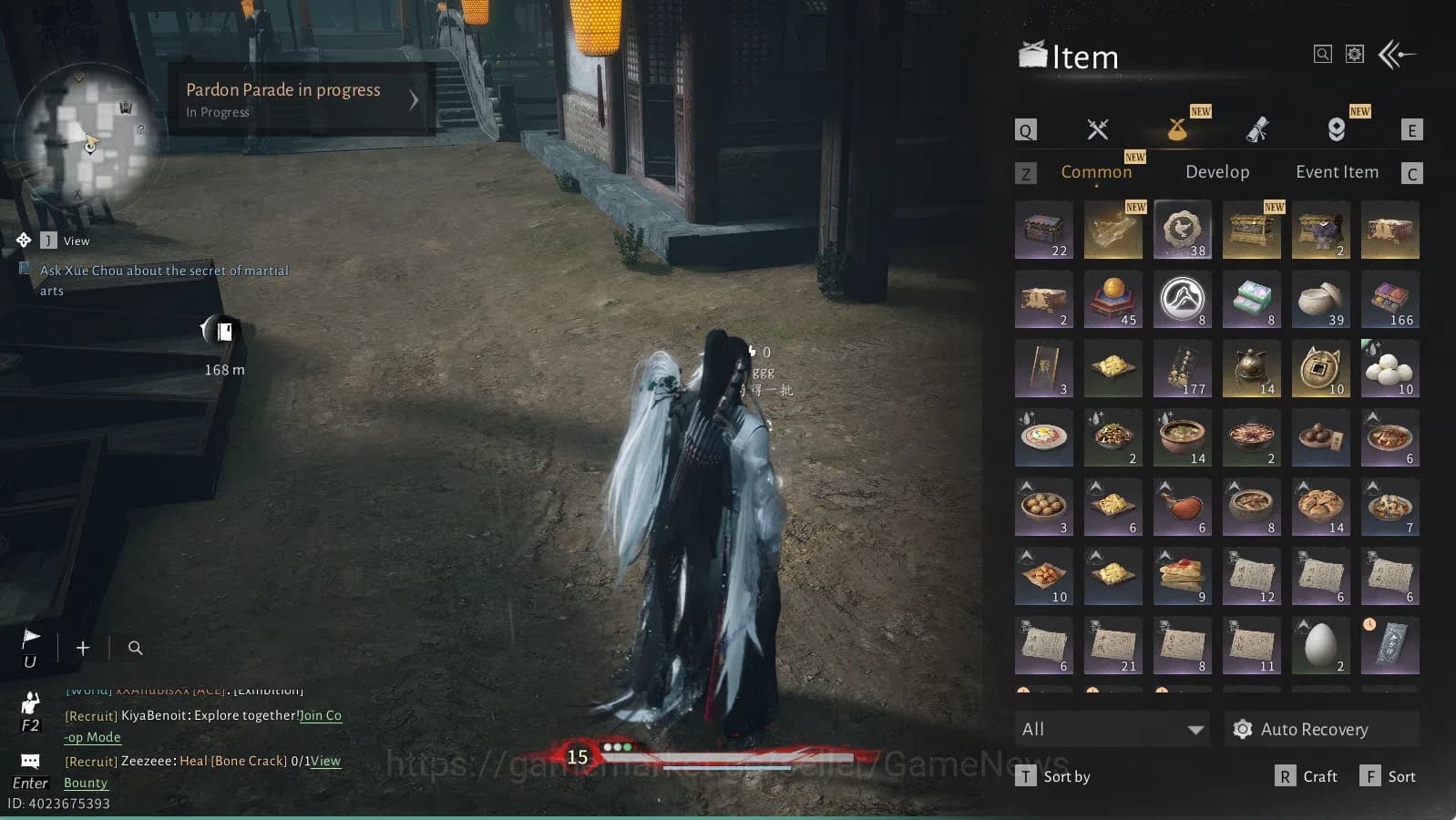Click the Join Co-op Mode chat link
Viewport: 1456px width, 820px height.
point(321,716)
